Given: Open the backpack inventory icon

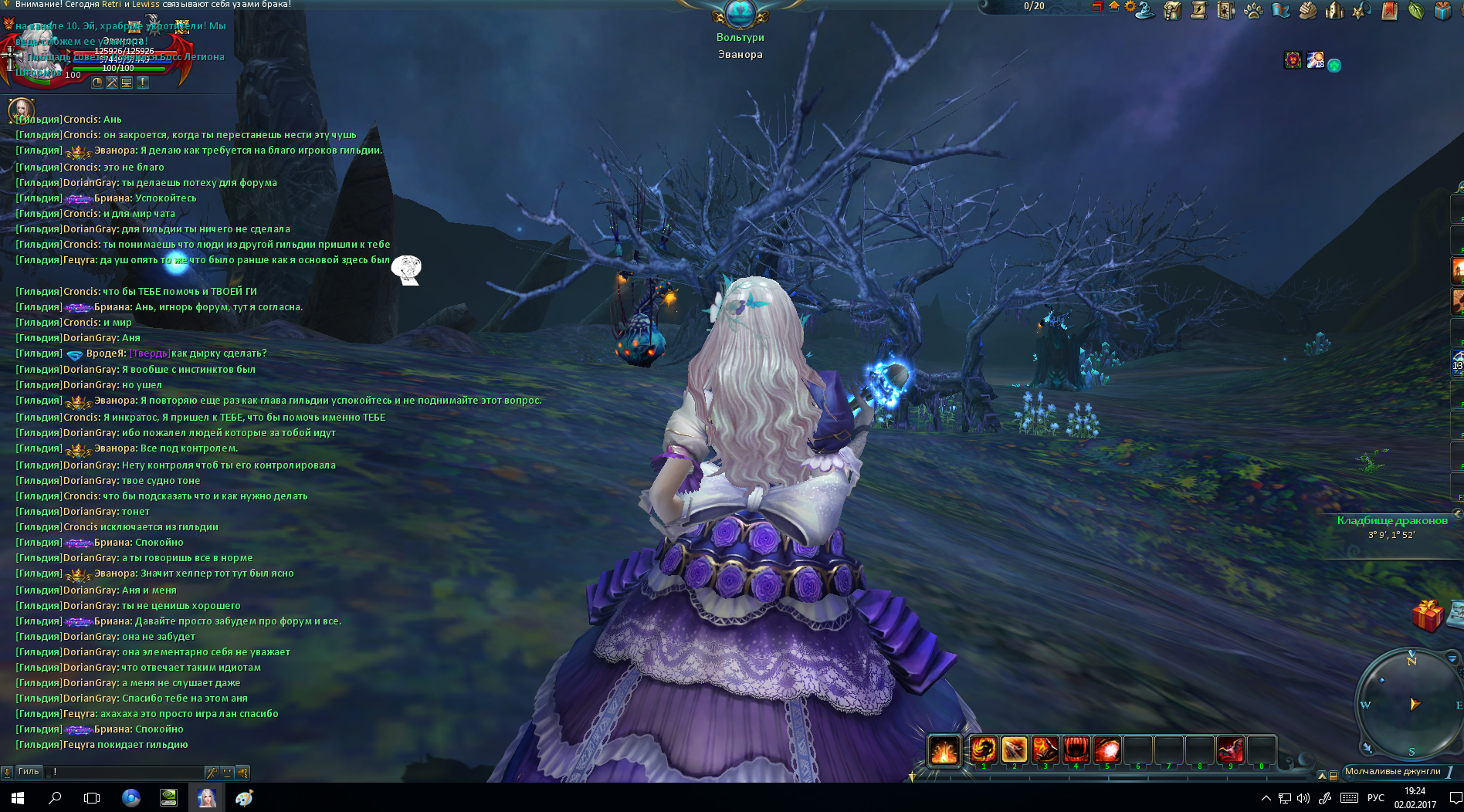Looking at the screenshot, I should click(1173, 11).
